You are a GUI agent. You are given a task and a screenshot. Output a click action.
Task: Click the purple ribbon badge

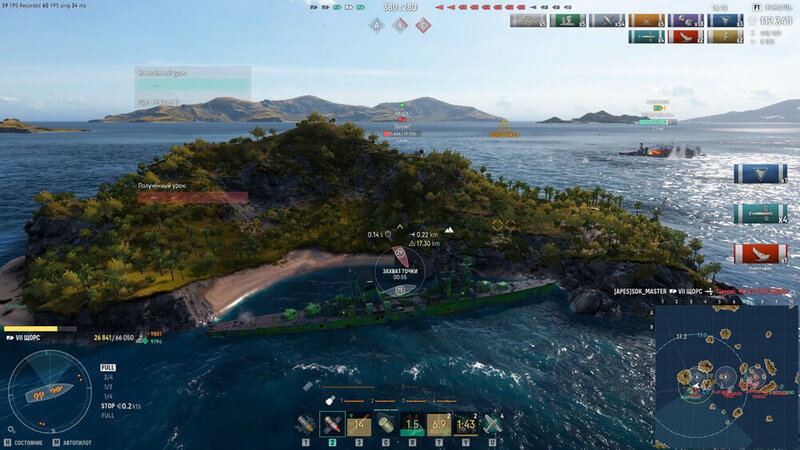(x=684, y=20)
